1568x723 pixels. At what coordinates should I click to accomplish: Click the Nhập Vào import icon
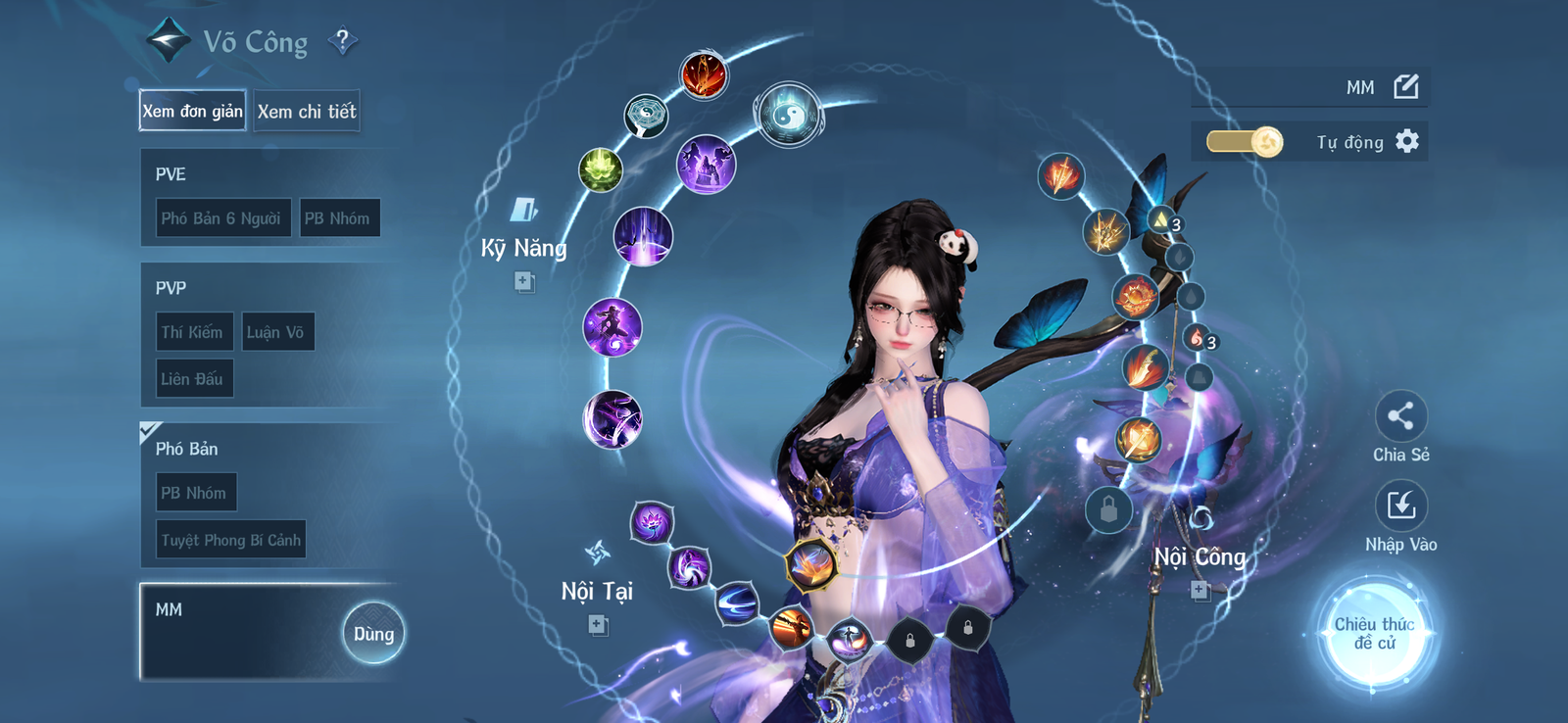pyautogui.click(x=1401, y=503)
